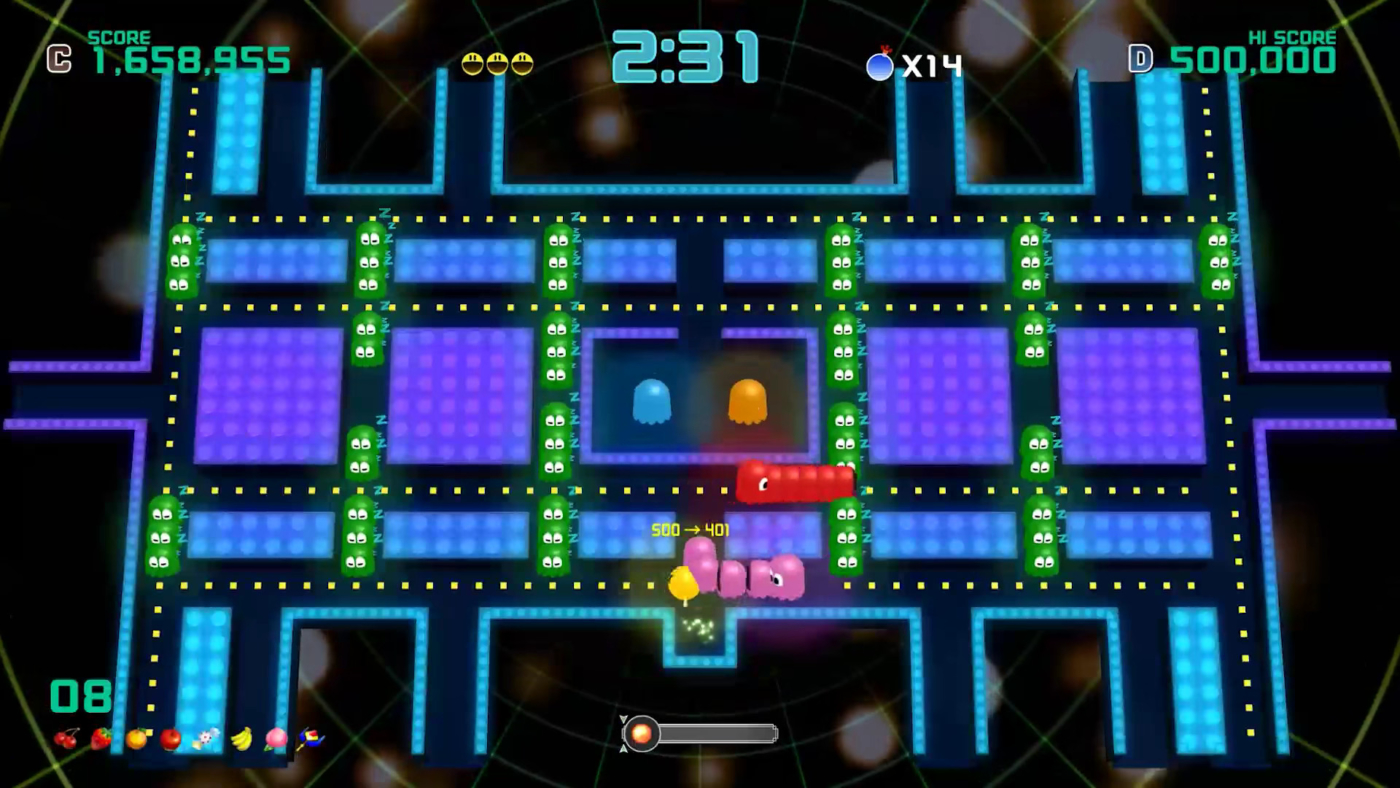The height and width of the screenshot is (788, 1400).
Task: Click the 500 to 401 score popup
Action: click(691, 530)
